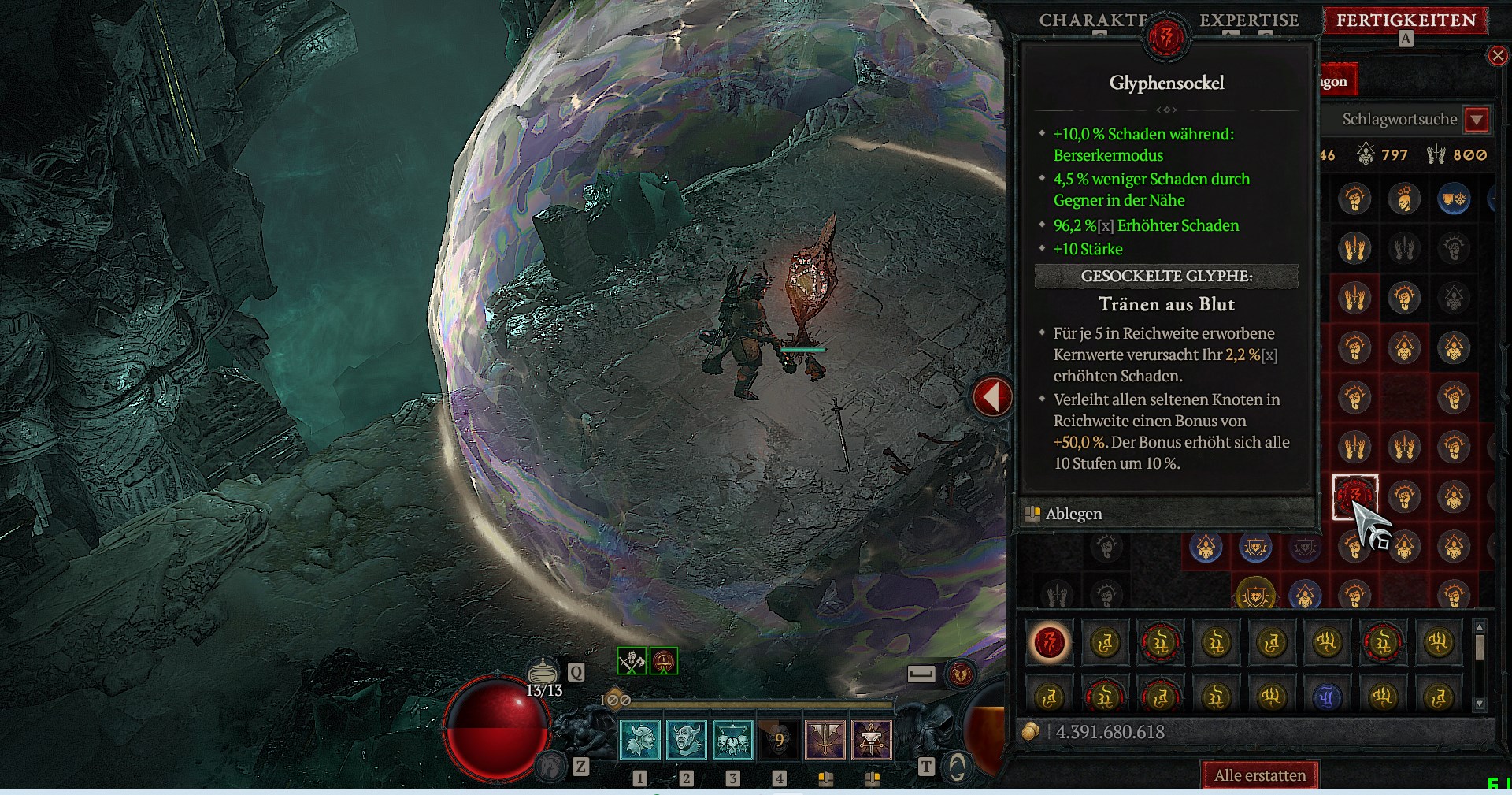
Task: Use the skill slot on cooldown showing 9
Action: [x=779, y=740]
